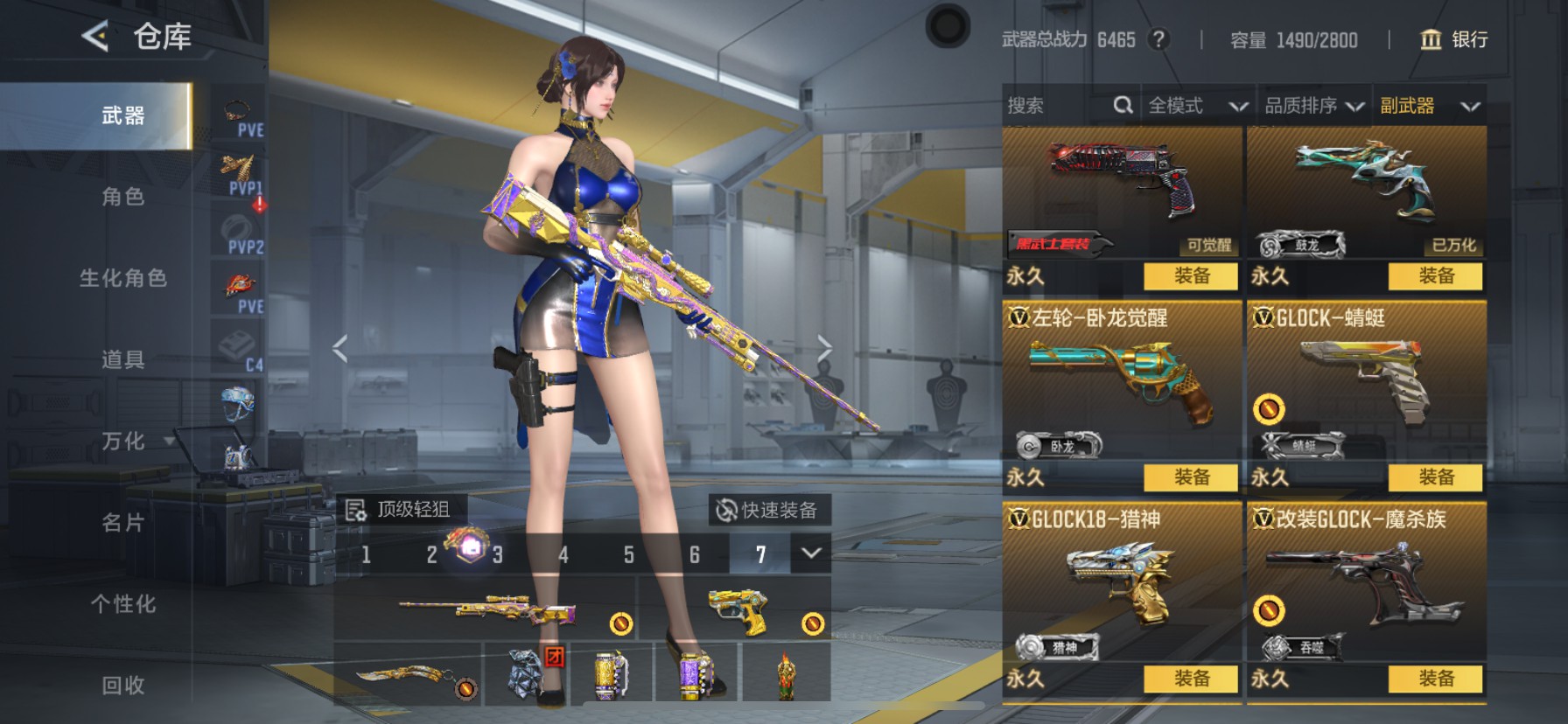Switch to the 角色 tab
Screen dimensions: 1568x724
tap(123, 197)
